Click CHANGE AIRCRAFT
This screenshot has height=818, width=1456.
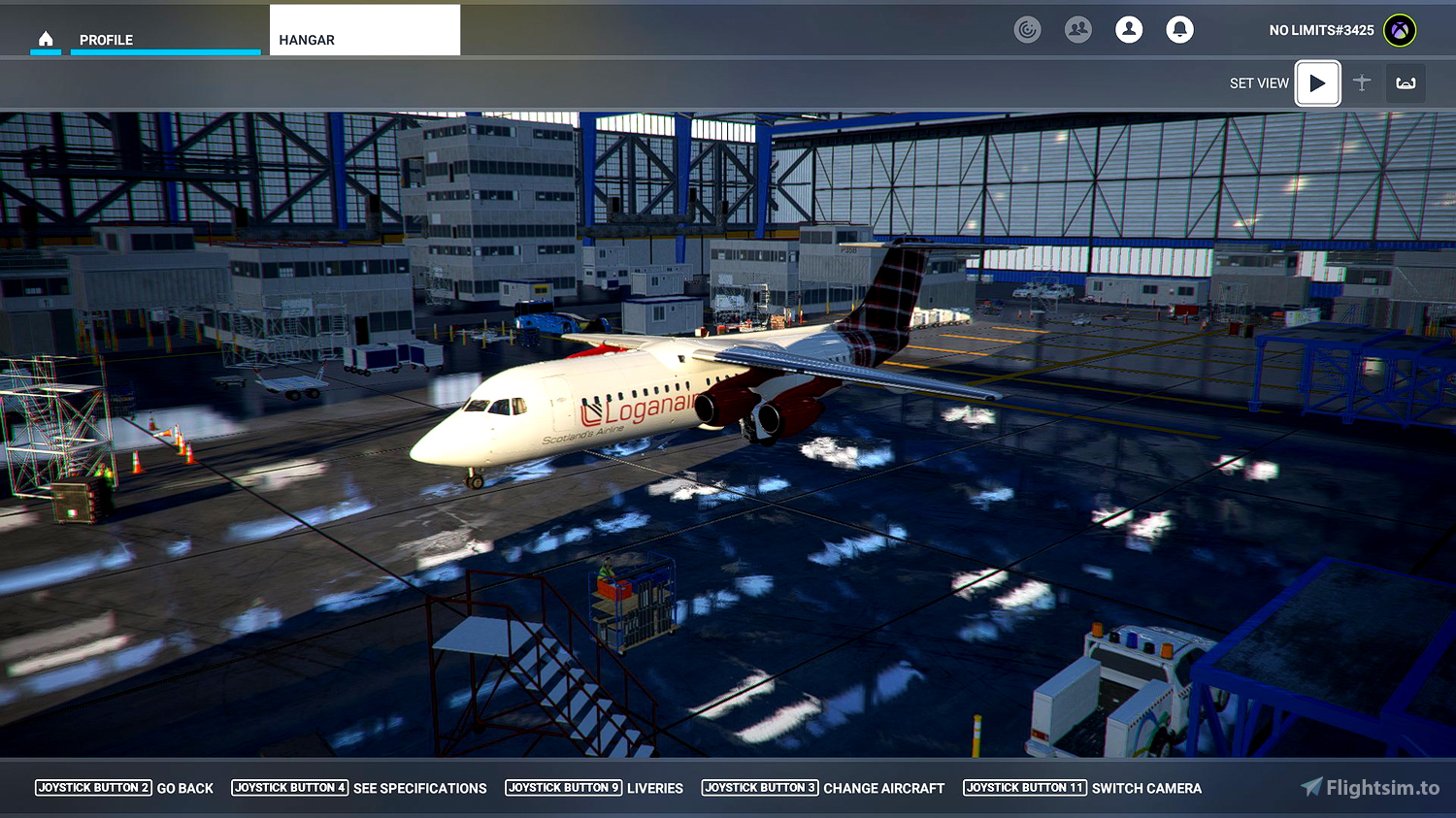point(883,788)
